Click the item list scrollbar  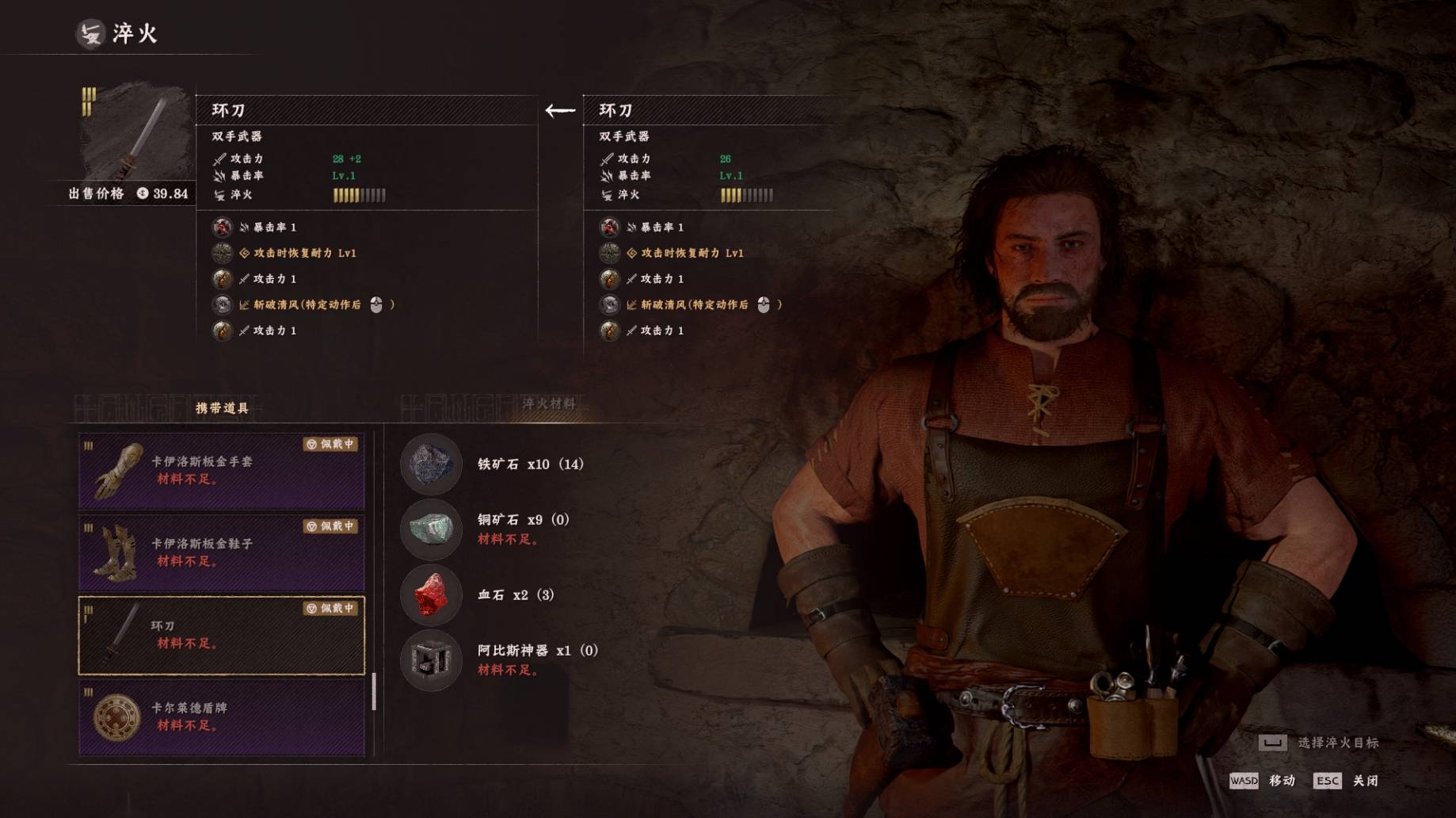(374, 692)
